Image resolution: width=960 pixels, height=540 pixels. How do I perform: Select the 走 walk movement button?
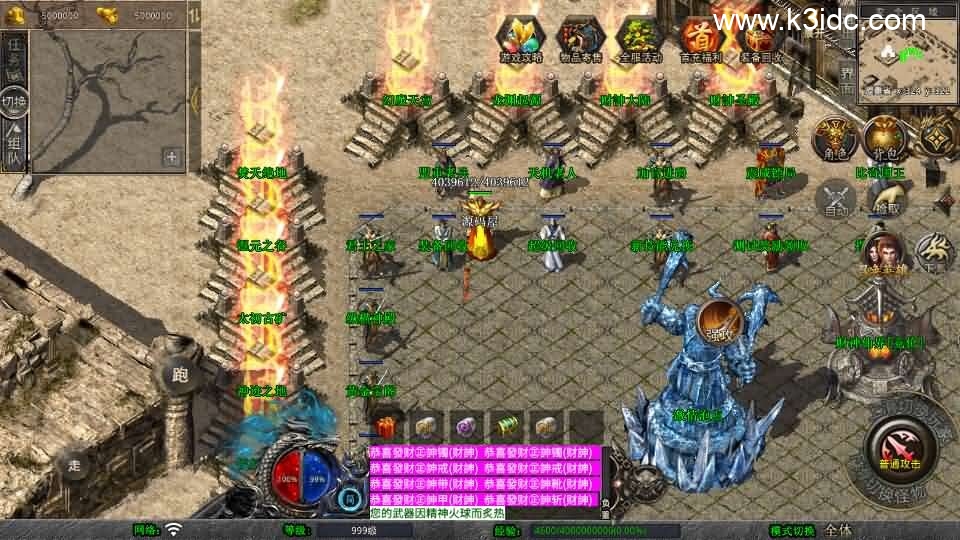pyautogui.click(x=73, y=463)
